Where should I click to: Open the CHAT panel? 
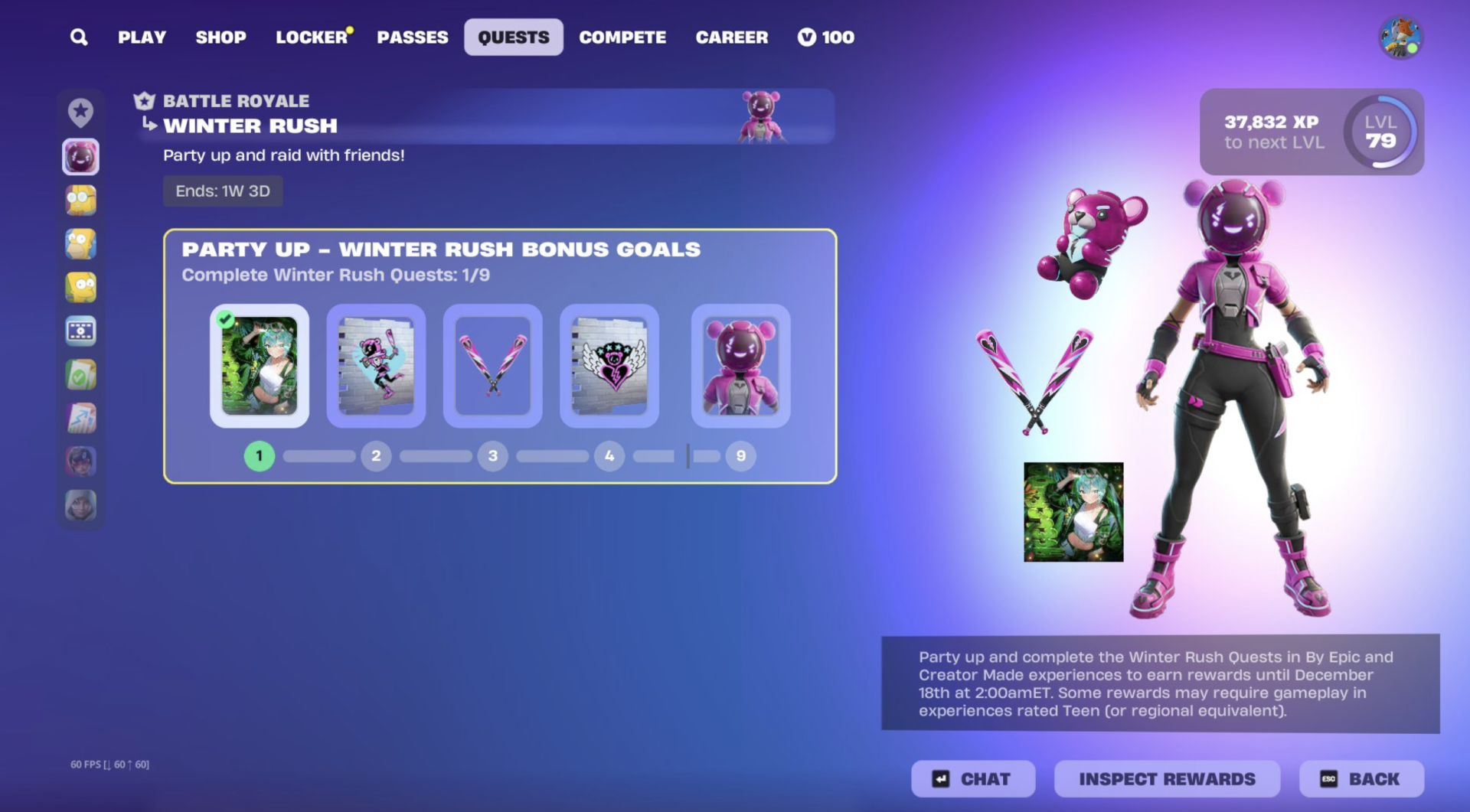[973, 778]
